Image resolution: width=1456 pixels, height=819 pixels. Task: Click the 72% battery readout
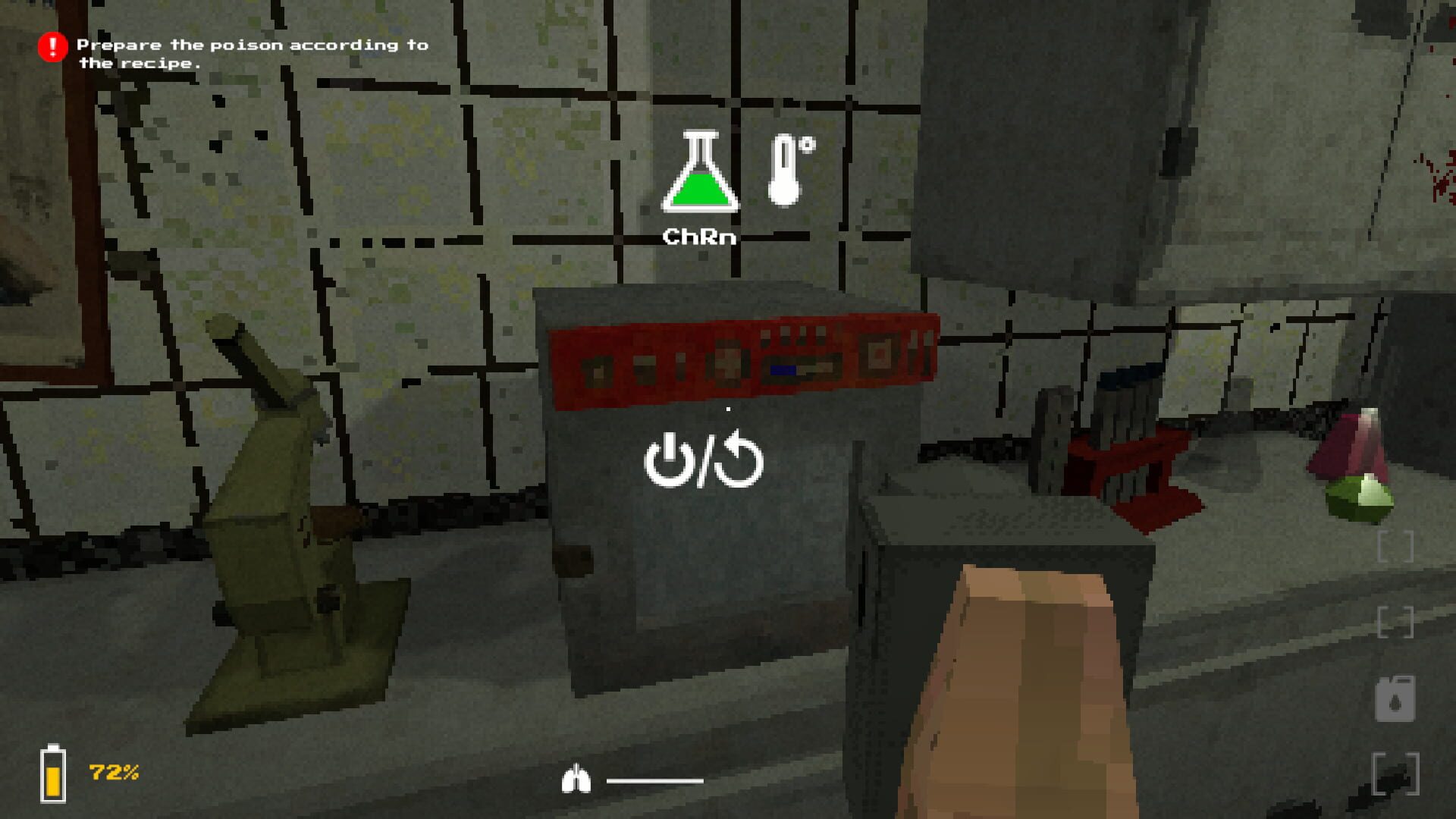pyautogui.click(x=112, y=773)
